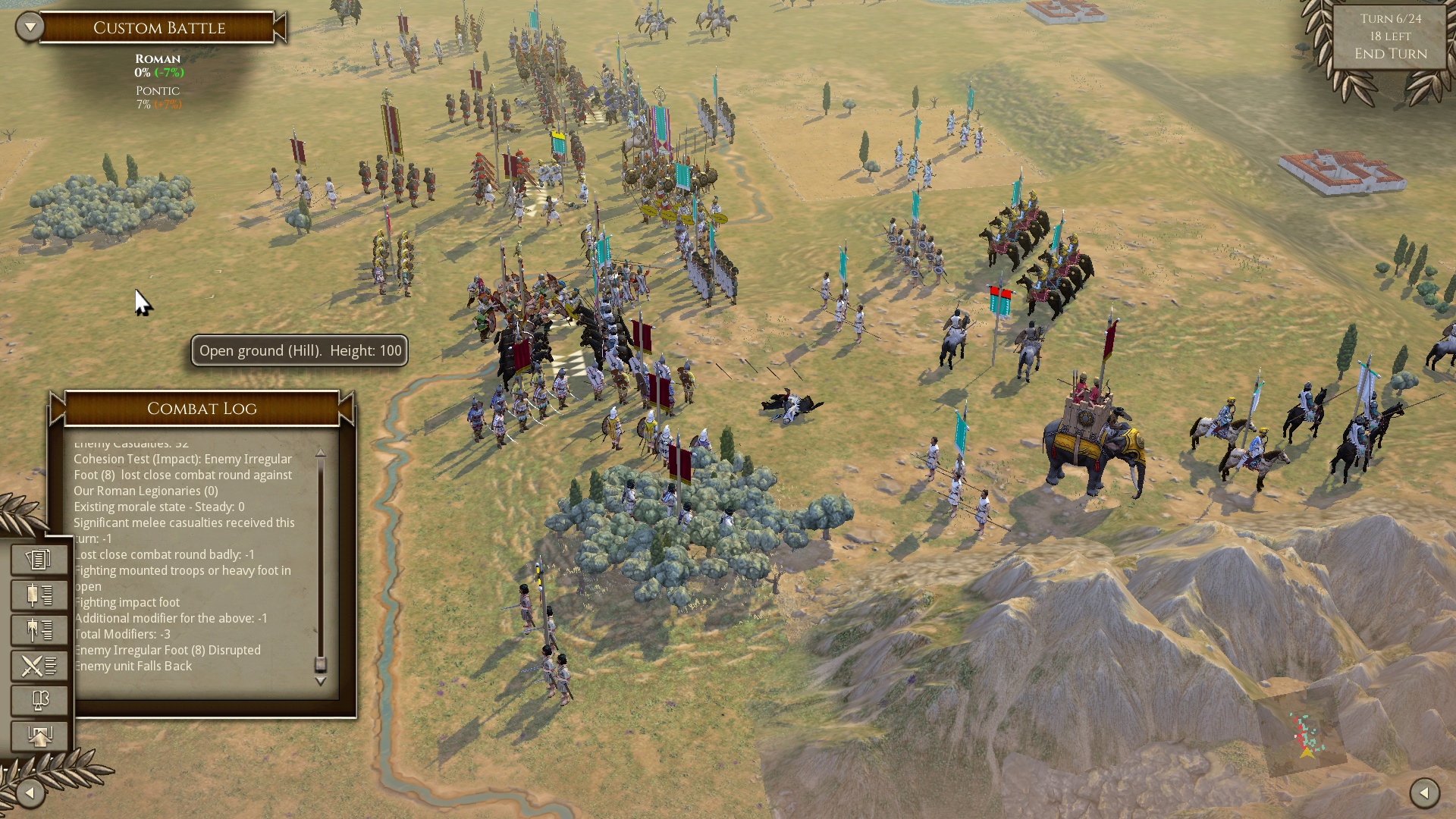
Task: Click the Custom Battle title banner
Action: [159, 28]
